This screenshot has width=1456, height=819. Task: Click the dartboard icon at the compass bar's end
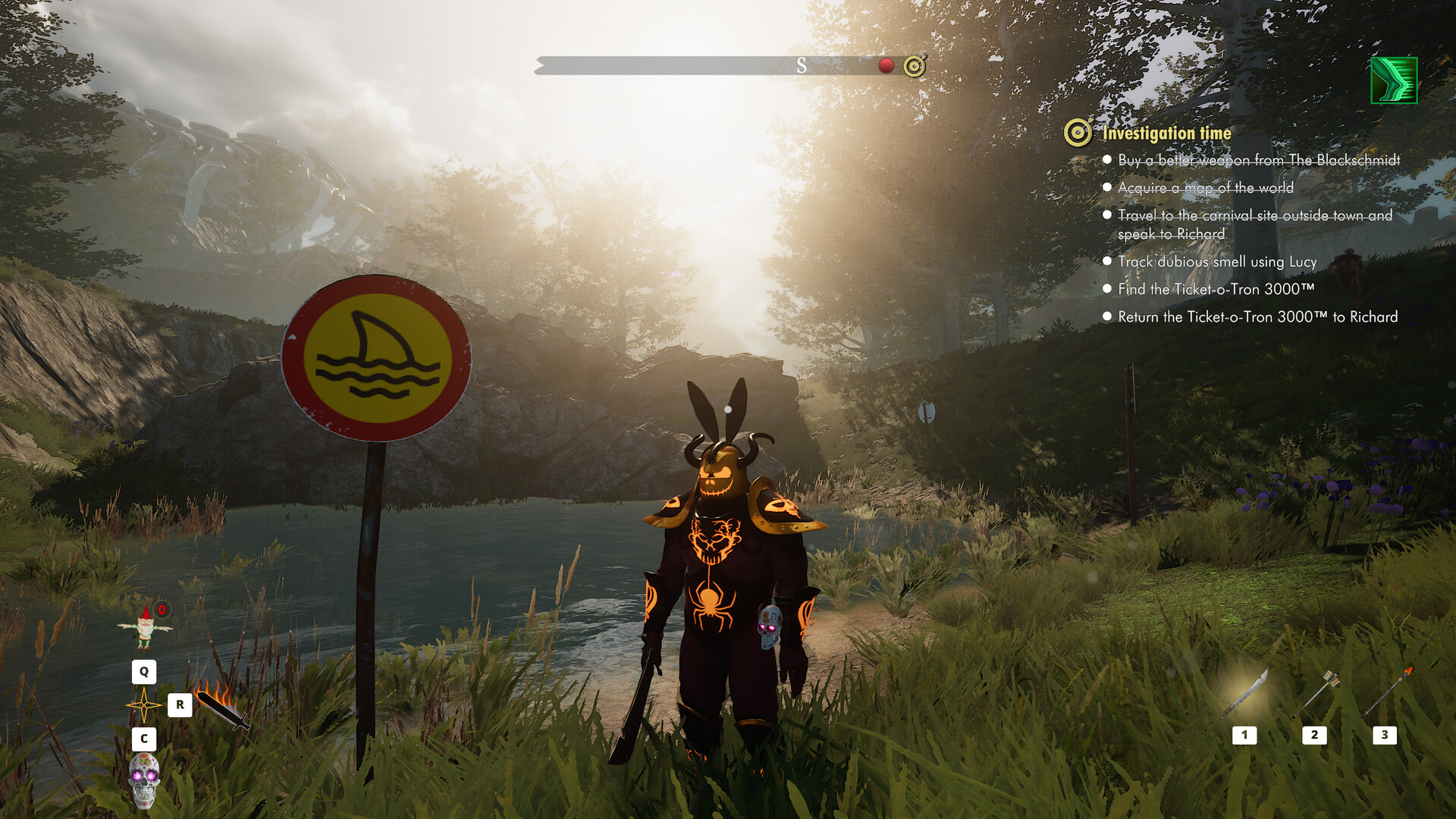(915, 66)
